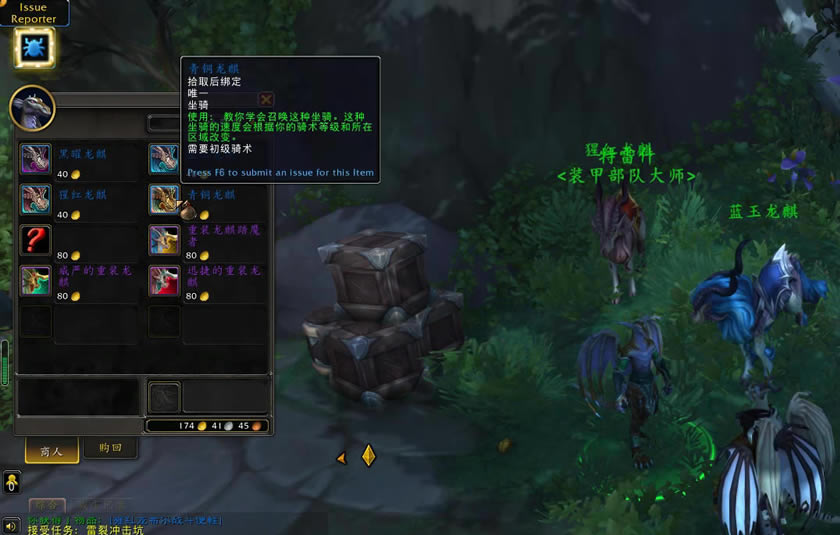The height and width of the screenshot is (535, 840).
Task: Select the 黑曜龙麒 mount item
Action: pos(35,159)
